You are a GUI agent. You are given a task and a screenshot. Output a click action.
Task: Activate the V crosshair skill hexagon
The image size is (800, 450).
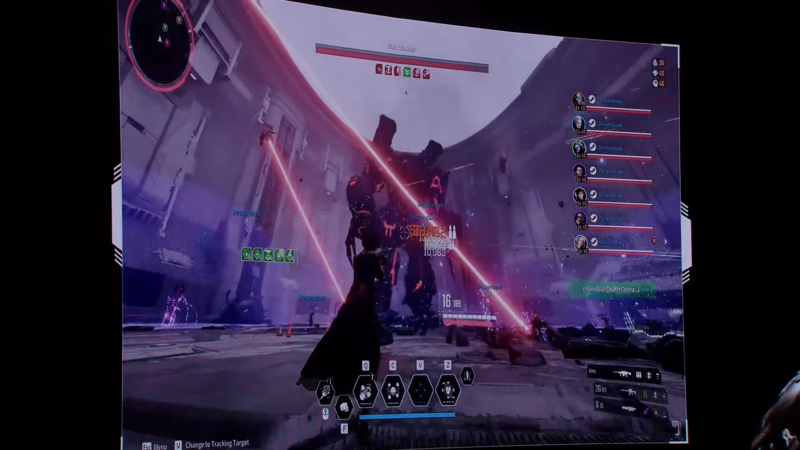[421, 390]
